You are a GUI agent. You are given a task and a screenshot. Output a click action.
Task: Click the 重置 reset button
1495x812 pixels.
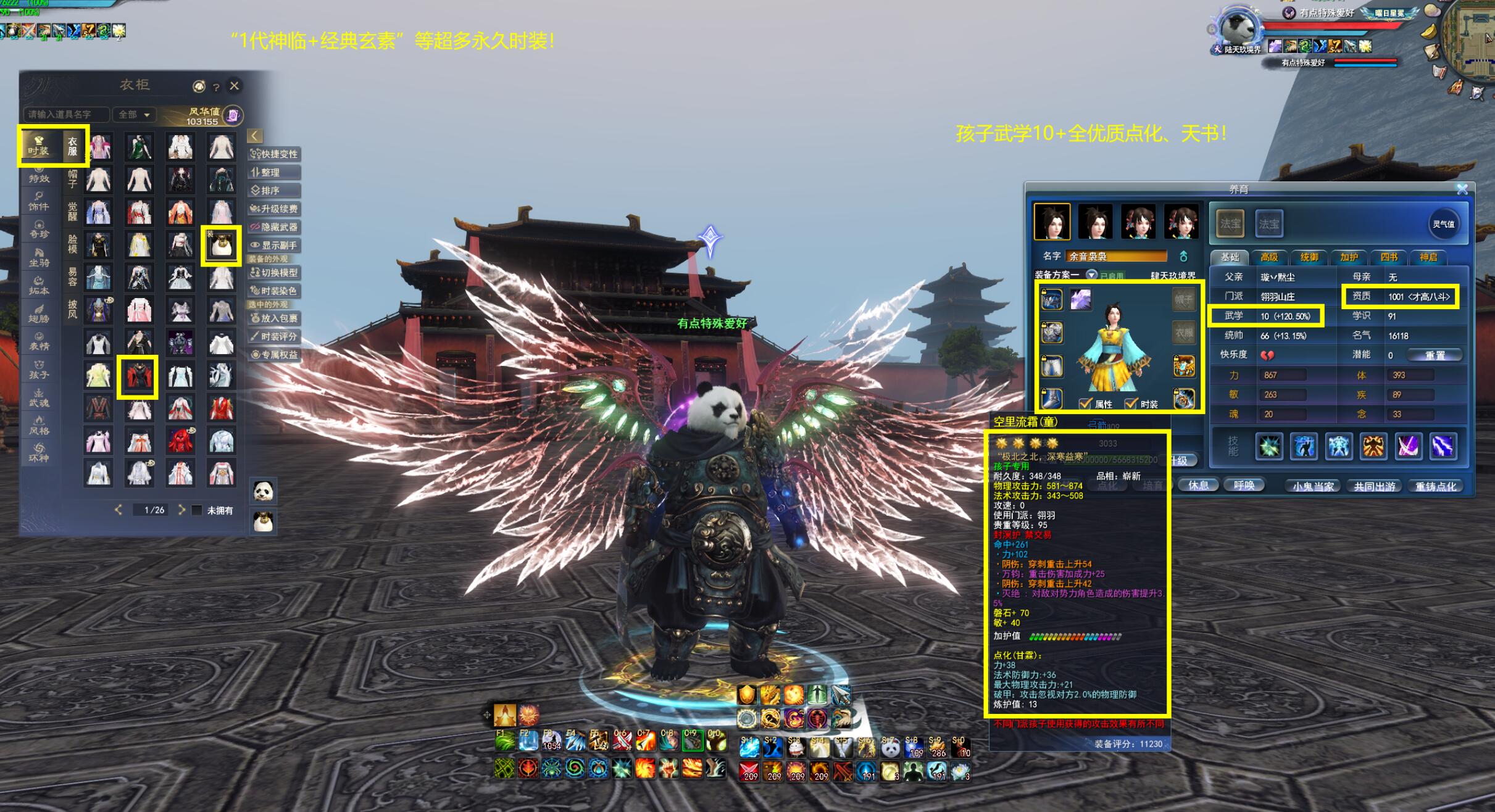[1435, 355]
